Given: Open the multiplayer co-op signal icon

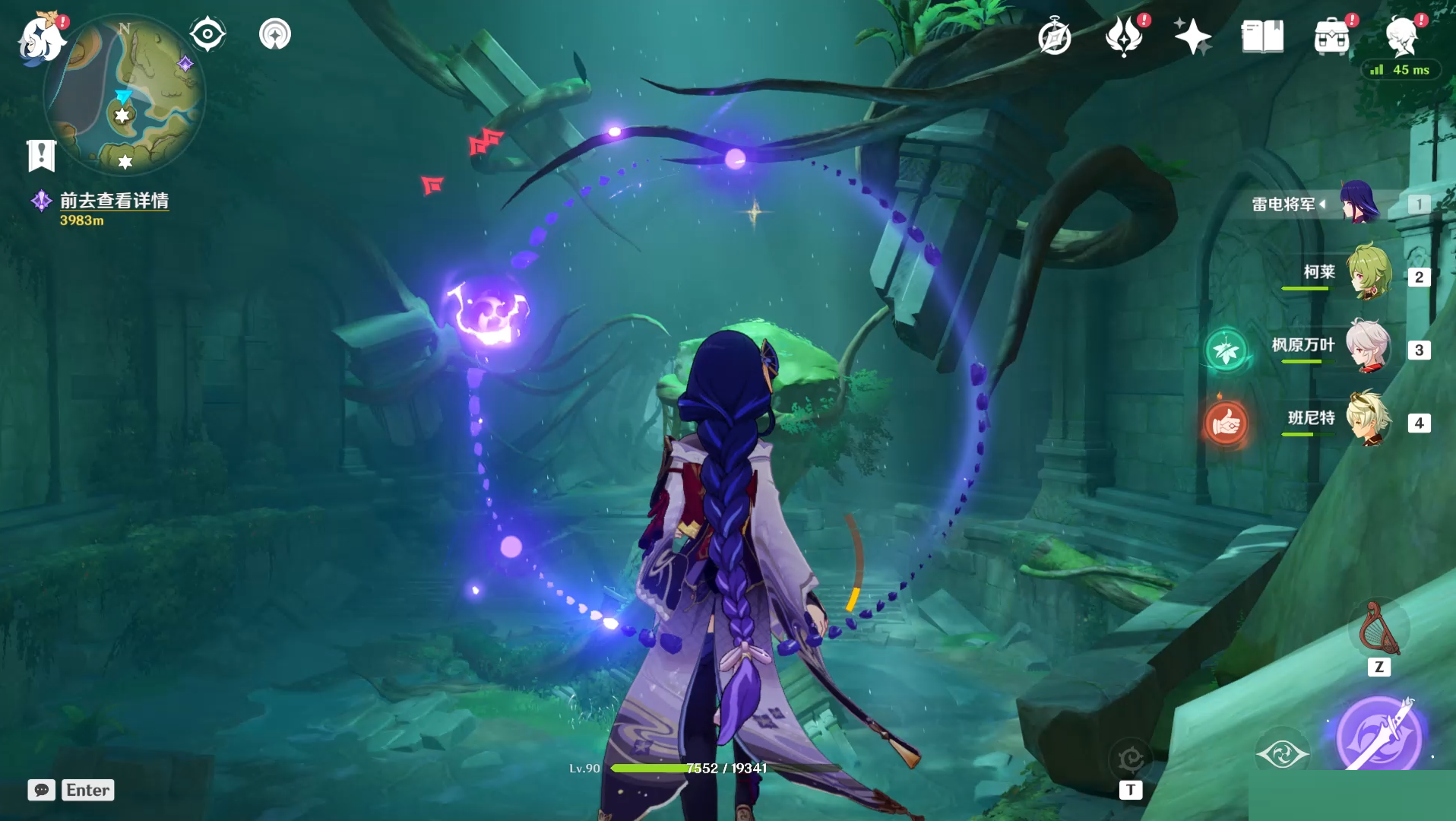Looking at the screenshot, I should [x=275, y=34].
